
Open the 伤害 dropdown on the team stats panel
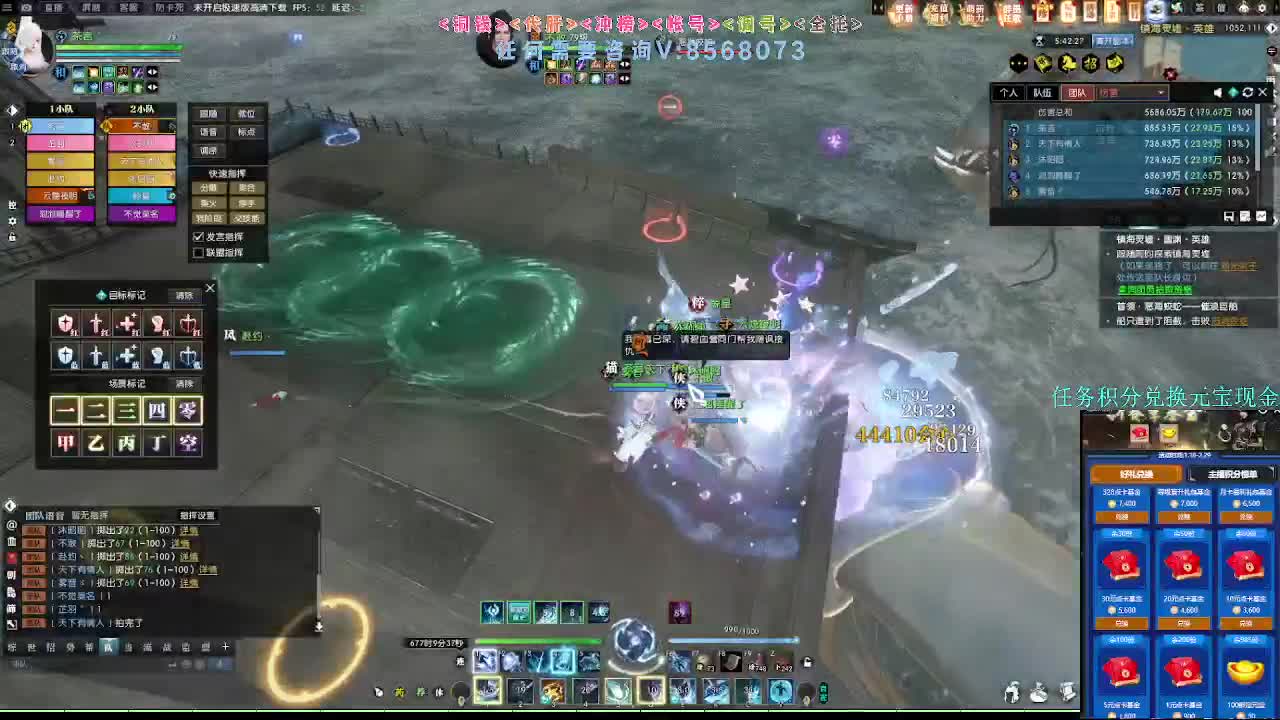click(1131, 92)
